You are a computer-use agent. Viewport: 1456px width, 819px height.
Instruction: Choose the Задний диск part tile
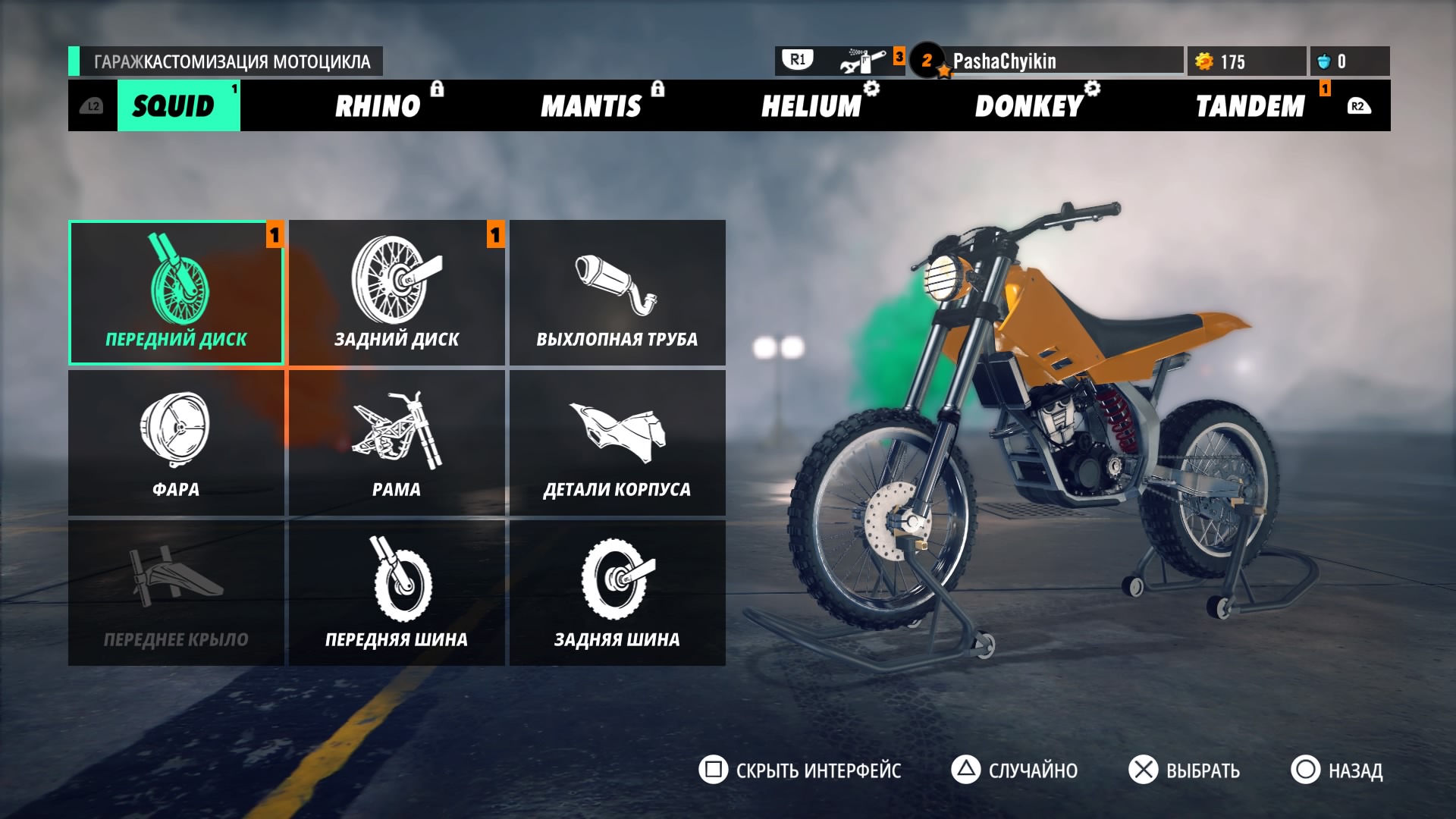coord(397,293)
